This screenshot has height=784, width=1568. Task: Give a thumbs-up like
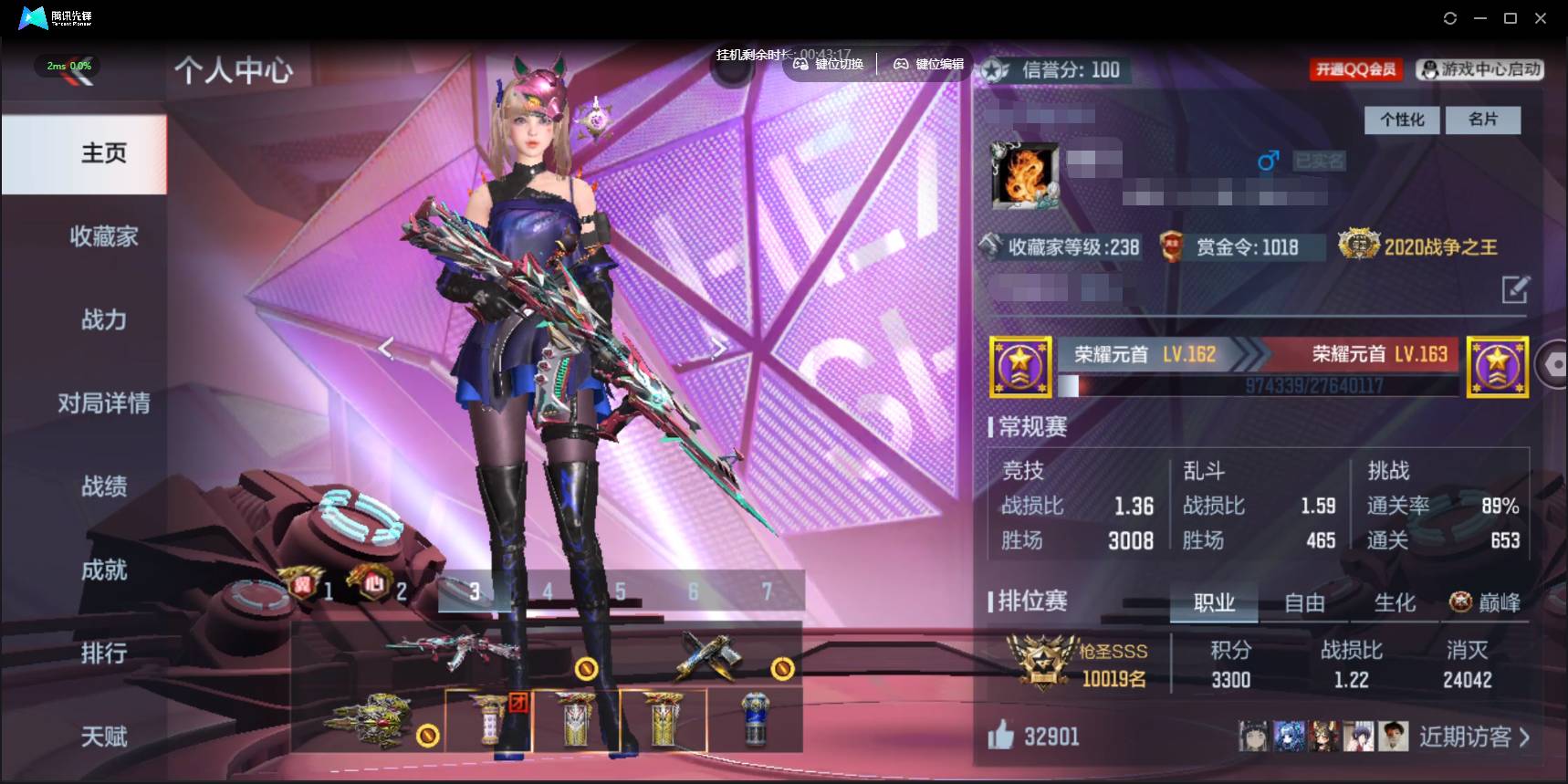[1001, 735]
